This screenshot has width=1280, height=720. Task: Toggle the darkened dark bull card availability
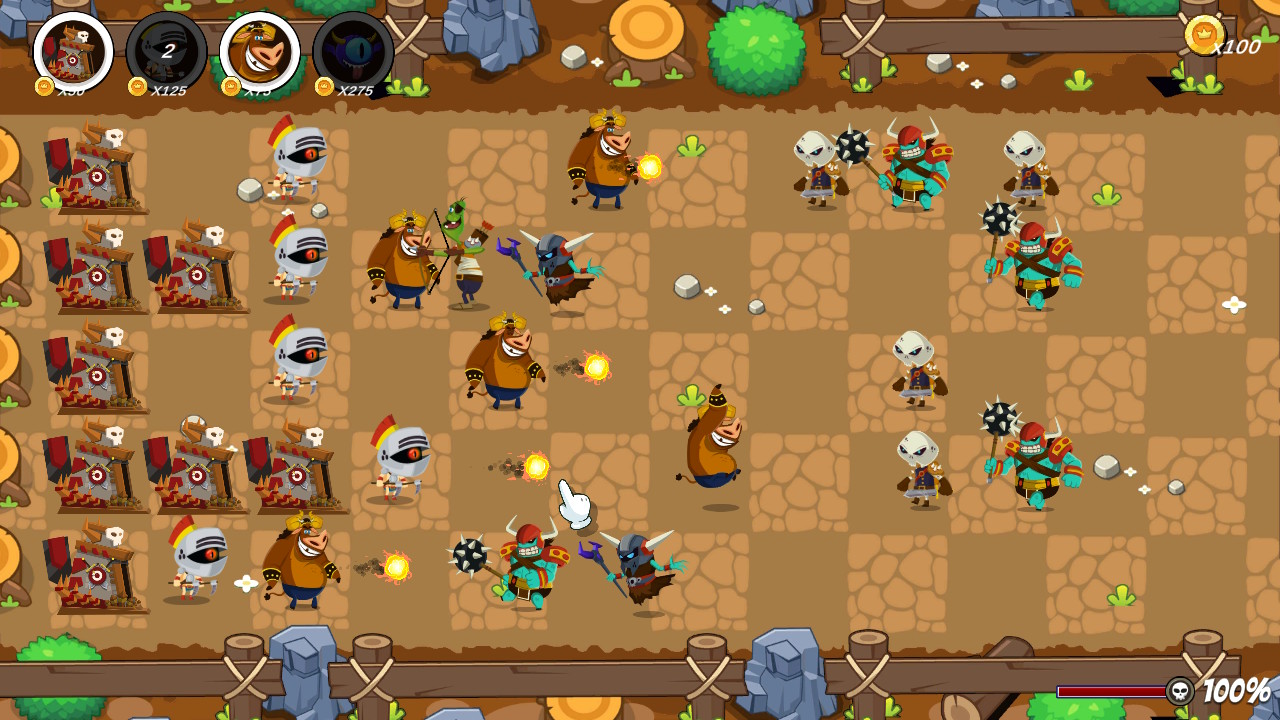pyautogui.click(x=355, y=52)
